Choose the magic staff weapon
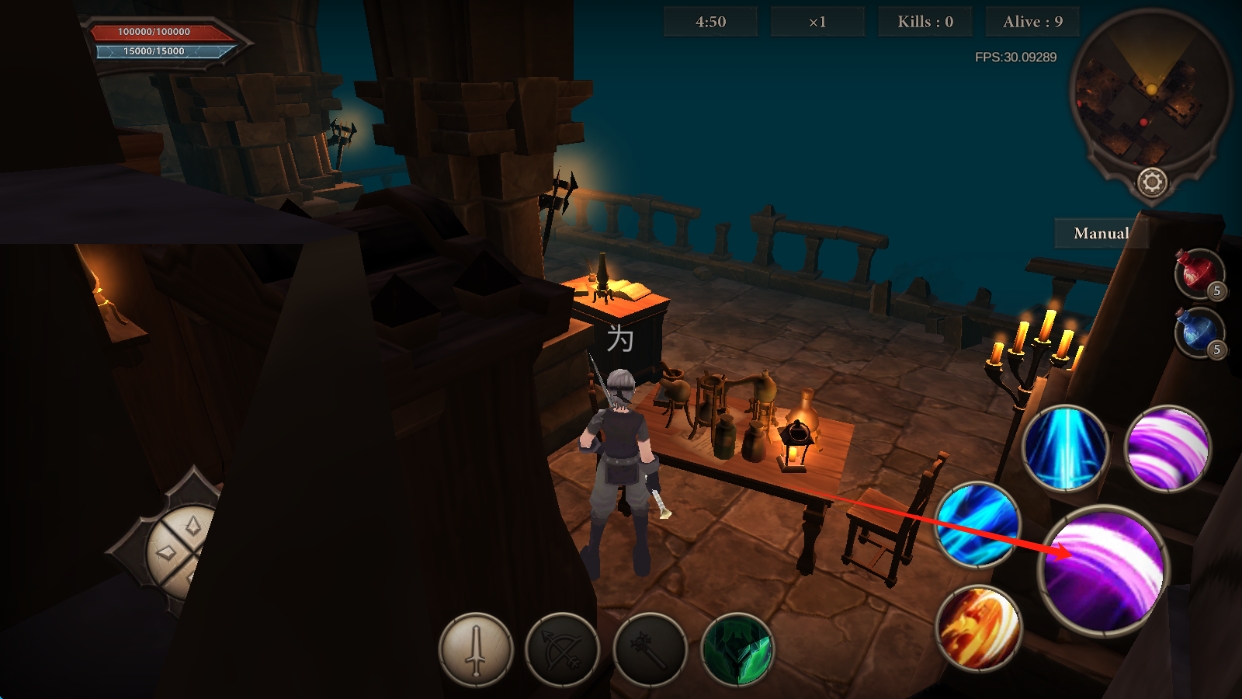The image size is (1242, 699). (x=650, y=650)
